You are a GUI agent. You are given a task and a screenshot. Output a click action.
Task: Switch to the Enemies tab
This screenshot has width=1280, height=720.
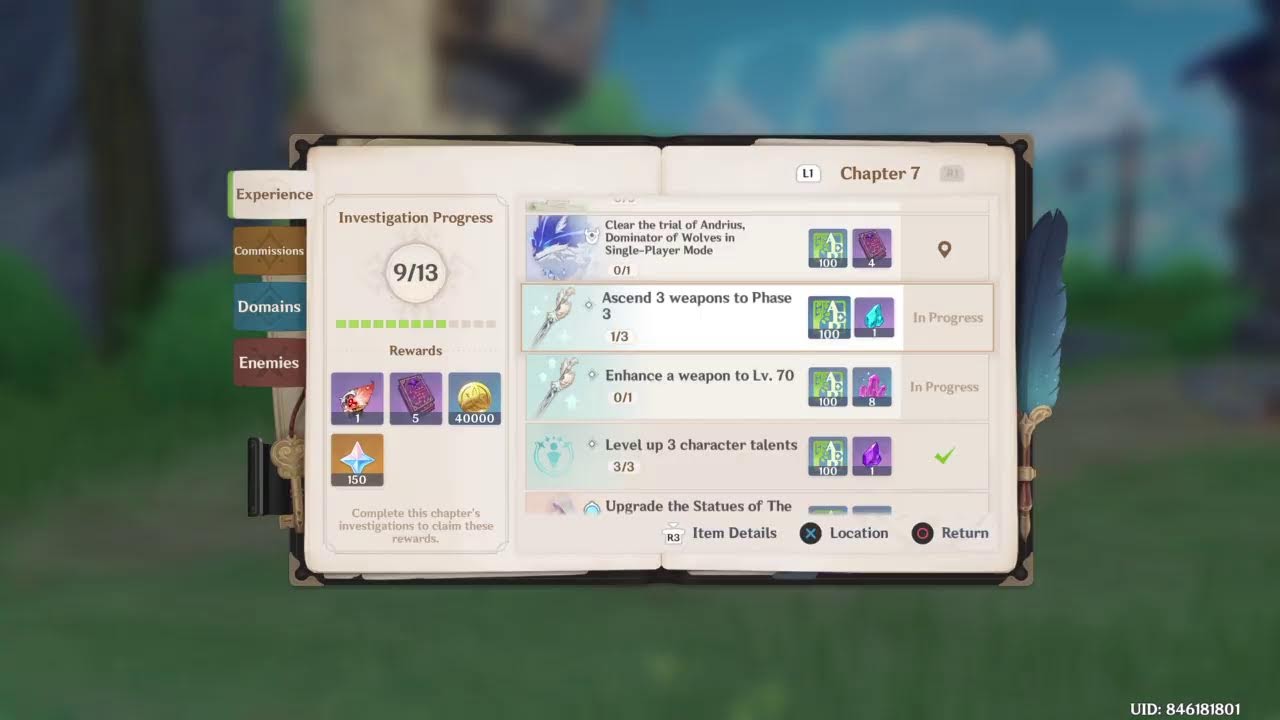click(x=268, y=363)
